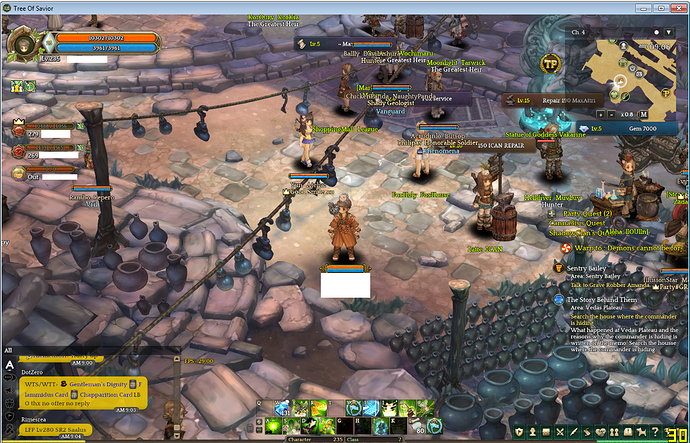The height and width of the screenshot is (443, 690).
Task: Click the Gentleman's Dignity item link
Action: [x=97, y=384]
